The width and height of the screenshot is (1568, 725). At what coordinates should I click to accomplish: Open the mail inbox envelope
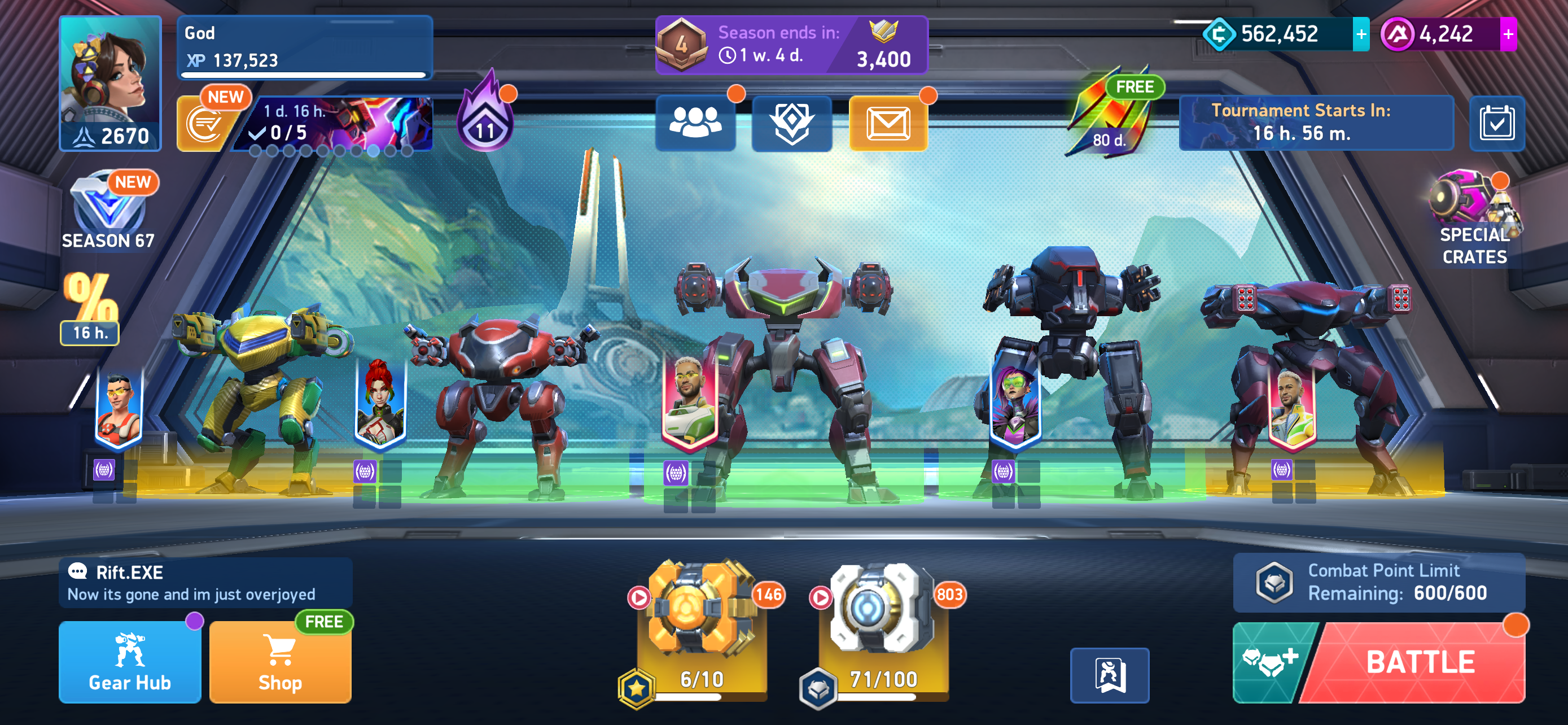[x=888, y=124]
